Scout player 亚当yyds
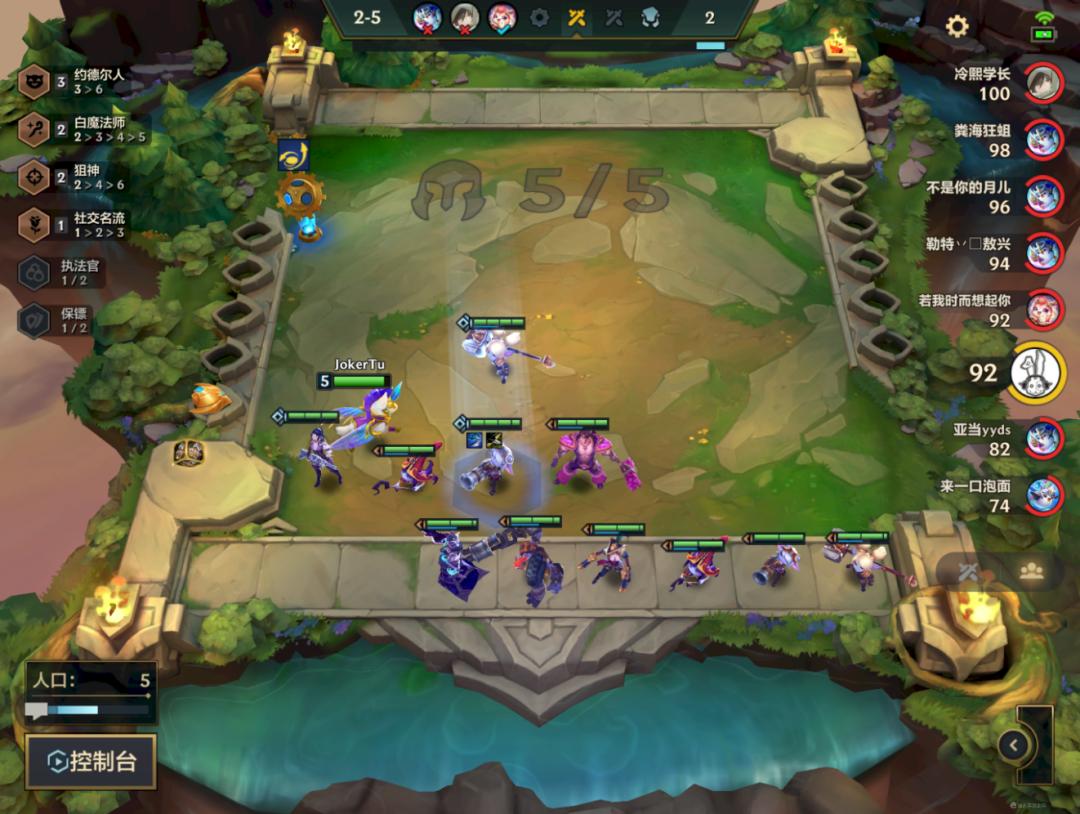1080x814 pixels. (x=1043, y=438)
